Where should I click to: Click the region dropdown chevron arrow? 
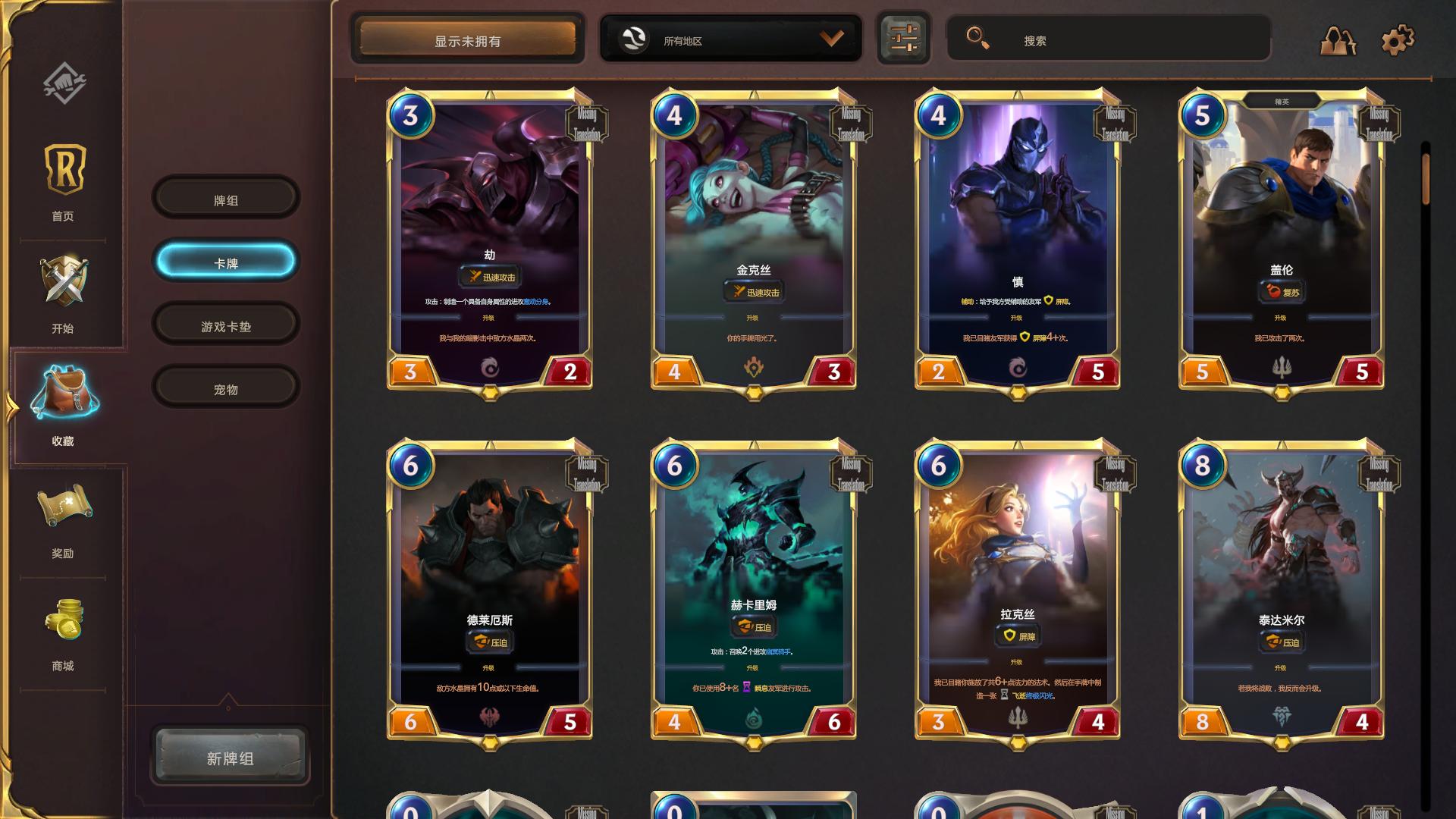click(x=831, y=38)
